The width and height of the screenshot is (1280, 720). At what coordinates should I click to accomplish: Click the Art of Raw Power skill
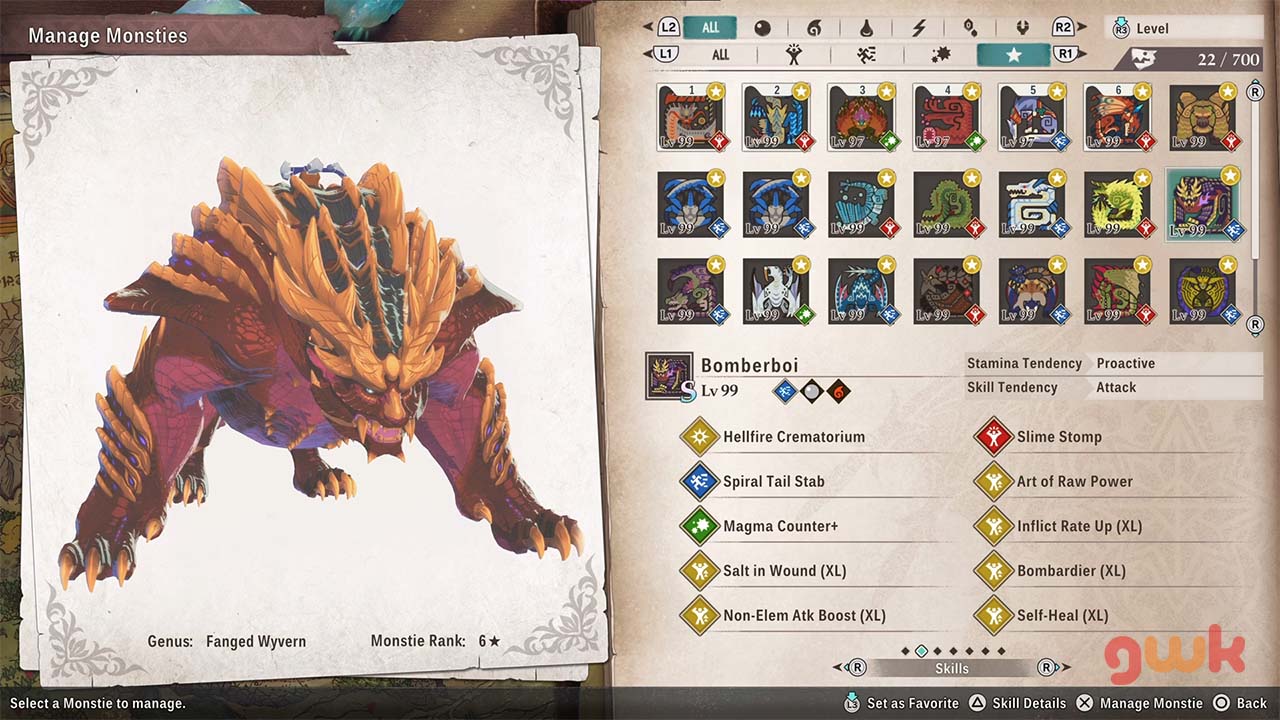[x=1074, y=481]
